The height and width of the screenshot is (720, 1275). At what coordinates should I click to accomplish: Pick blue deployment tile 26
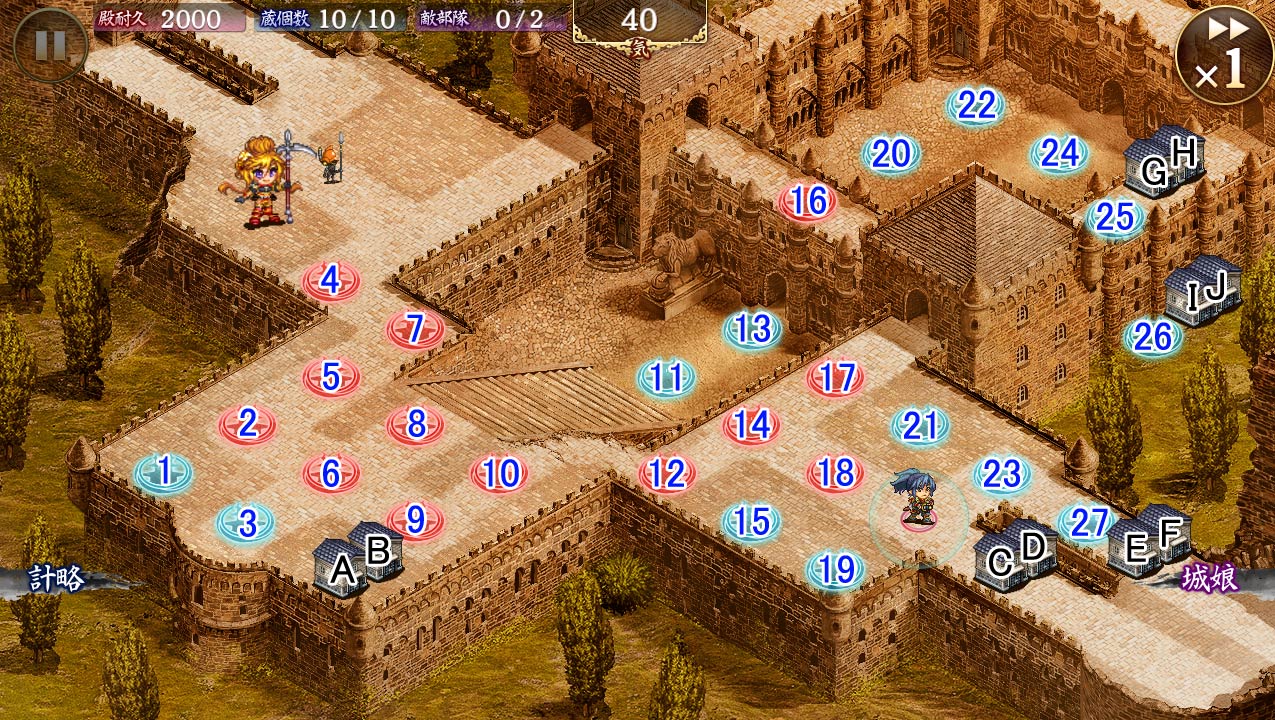(x=1152, y=338)
